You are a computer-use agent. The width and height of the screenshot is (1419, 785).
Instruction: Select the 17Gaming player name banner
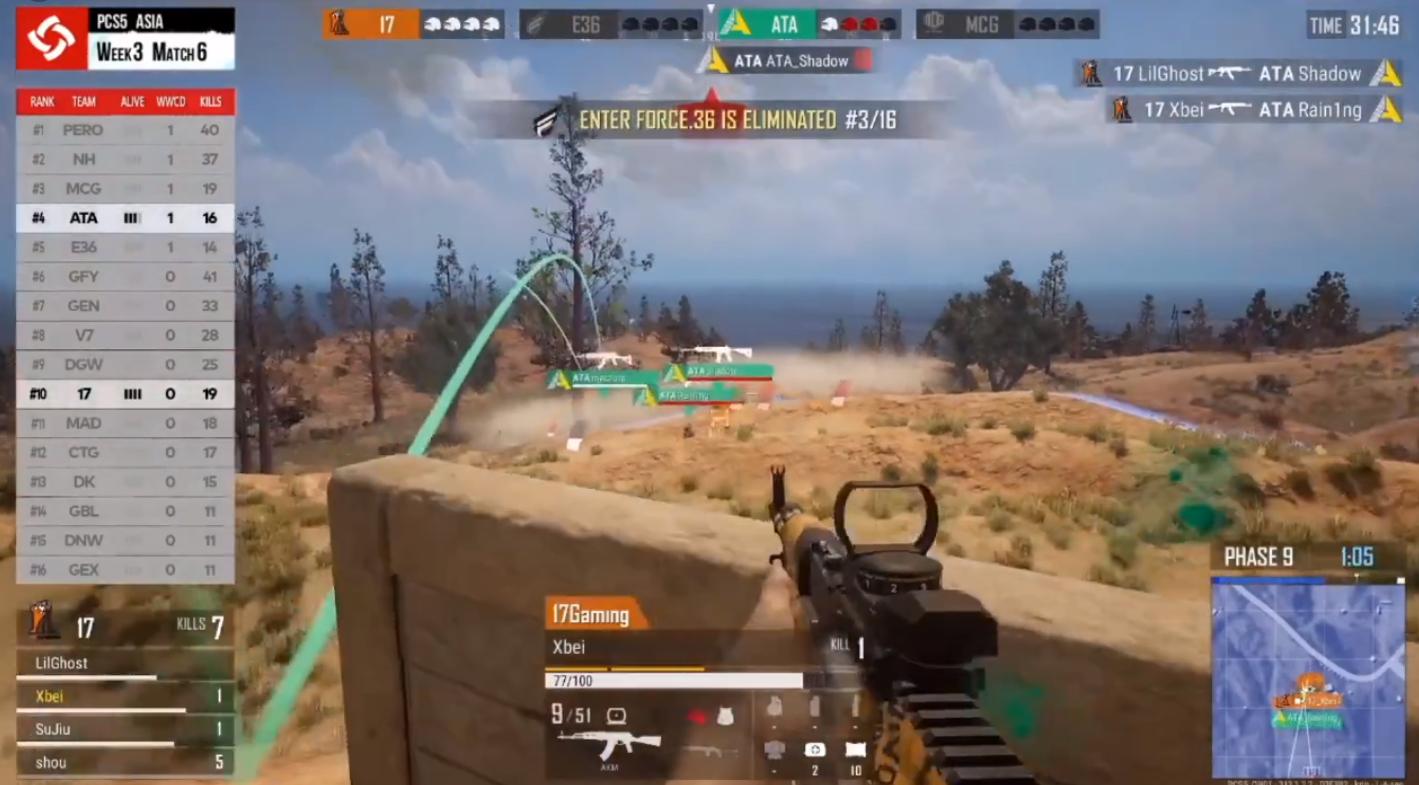coord(593,614)
